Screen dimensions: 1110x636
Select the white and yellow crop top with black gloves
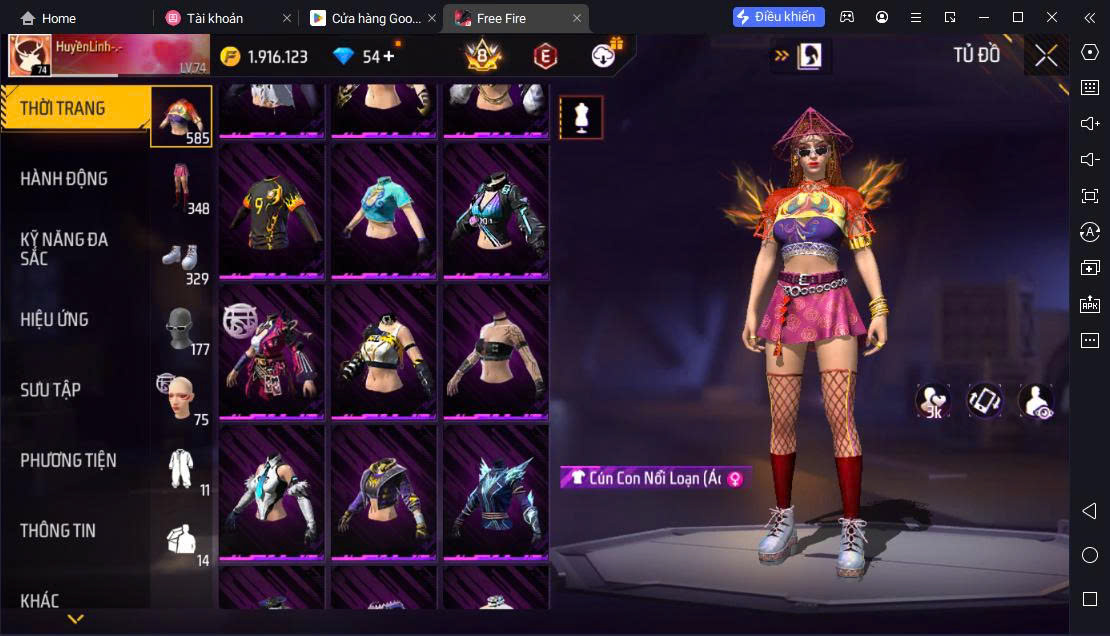click(x=384, y=351)
